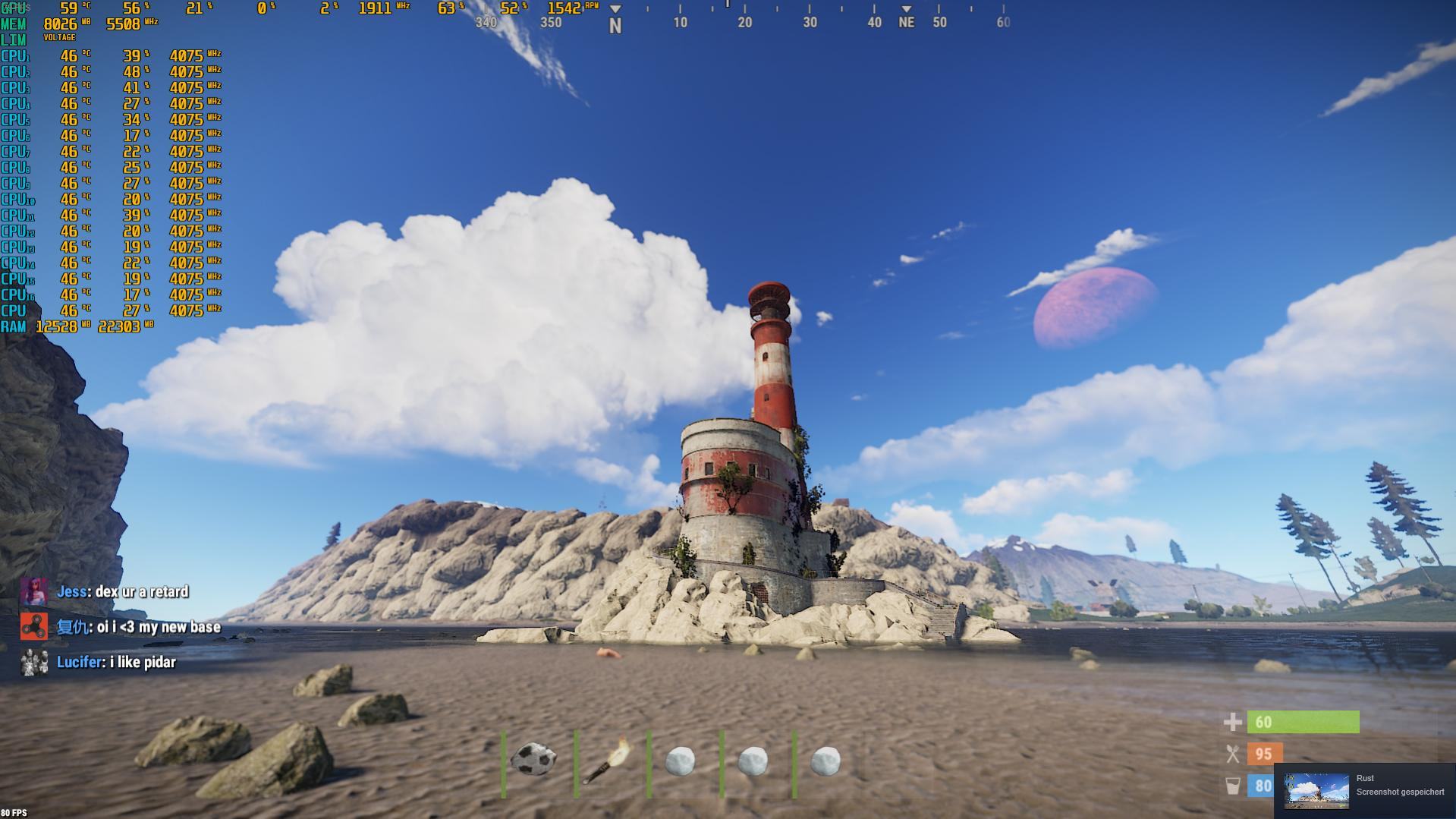The image size is (1456, 819).
Task: Select the rock in the hotbar
Action: click(x=534, y=760)
